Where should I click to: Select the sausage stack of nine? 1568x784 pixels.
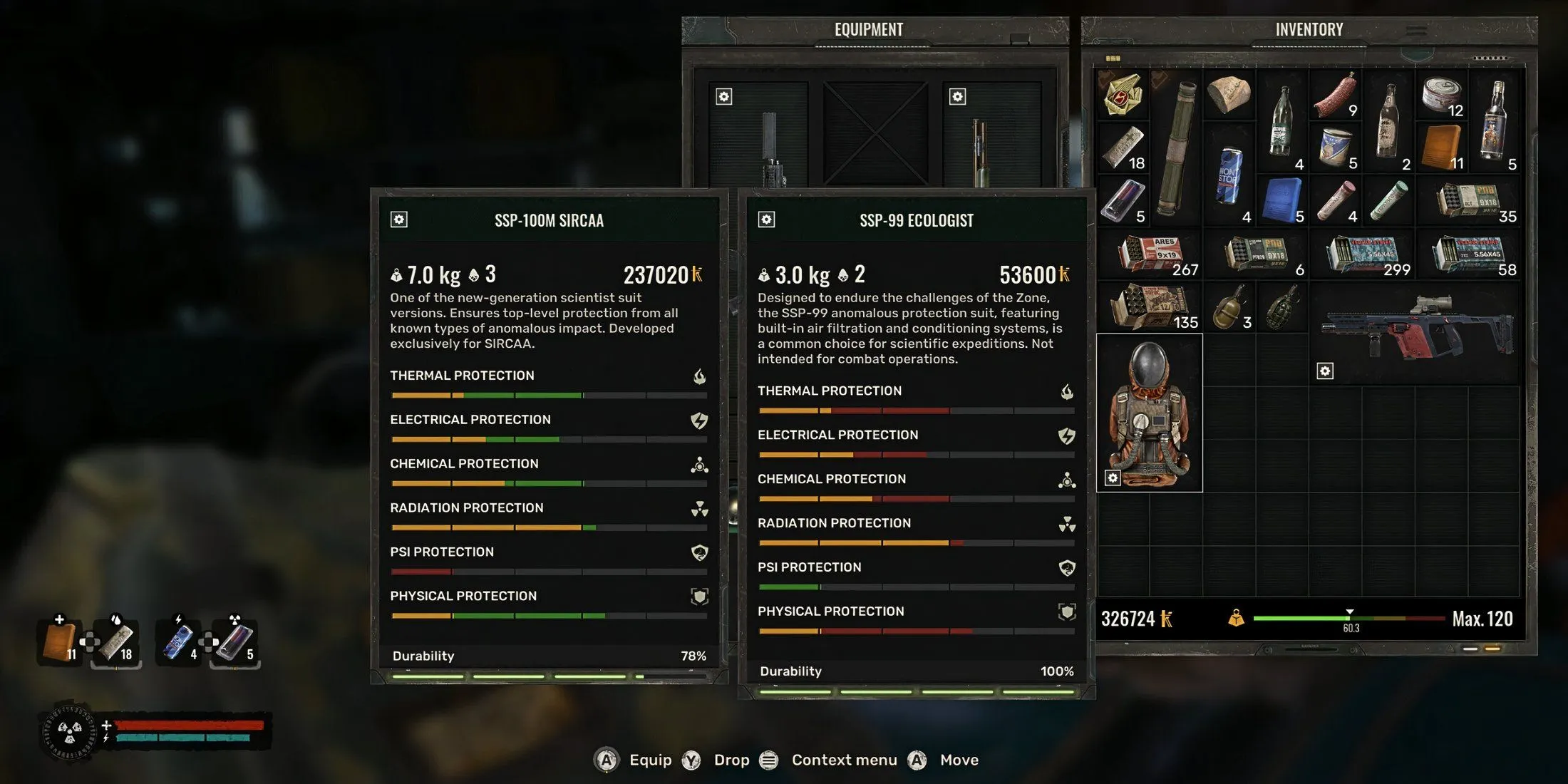(1335, 96)
